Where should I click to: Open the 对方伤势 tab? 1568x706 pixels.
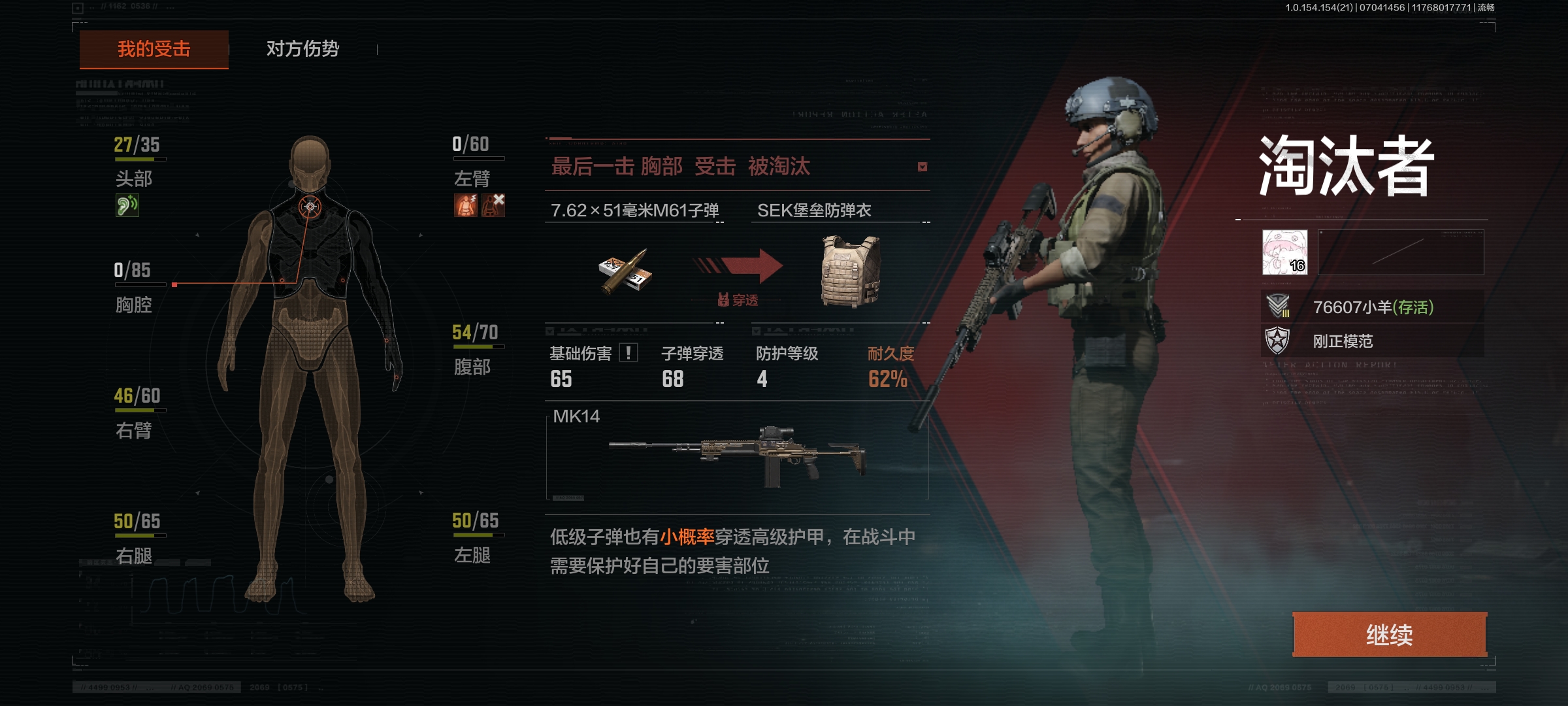(x=302, y=49)
